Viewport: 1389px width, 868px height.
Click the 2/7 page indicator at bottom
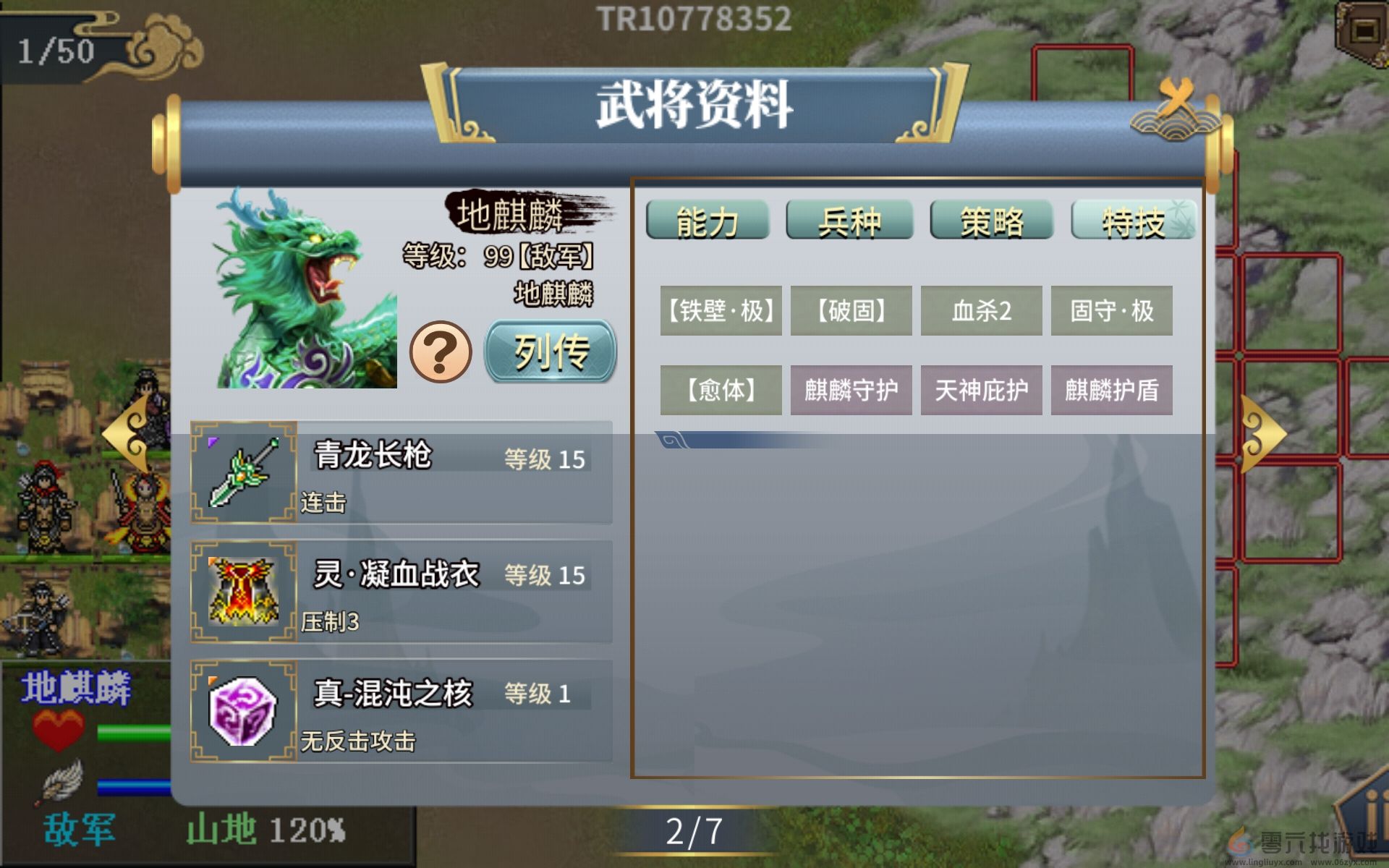click(x=694, y=830)
